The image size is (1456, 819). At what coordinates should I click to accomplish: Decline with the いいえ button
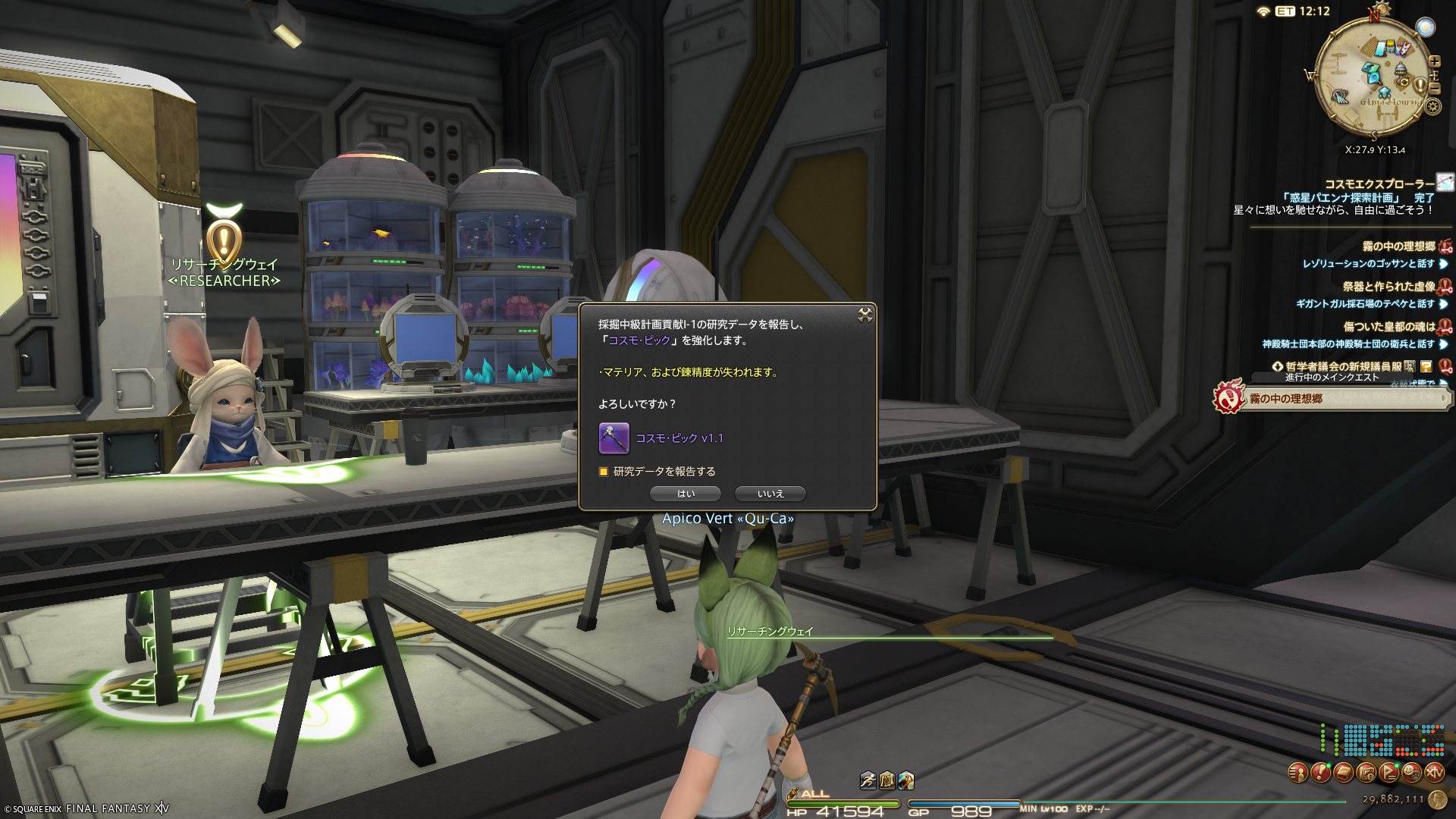click(770, 494)
